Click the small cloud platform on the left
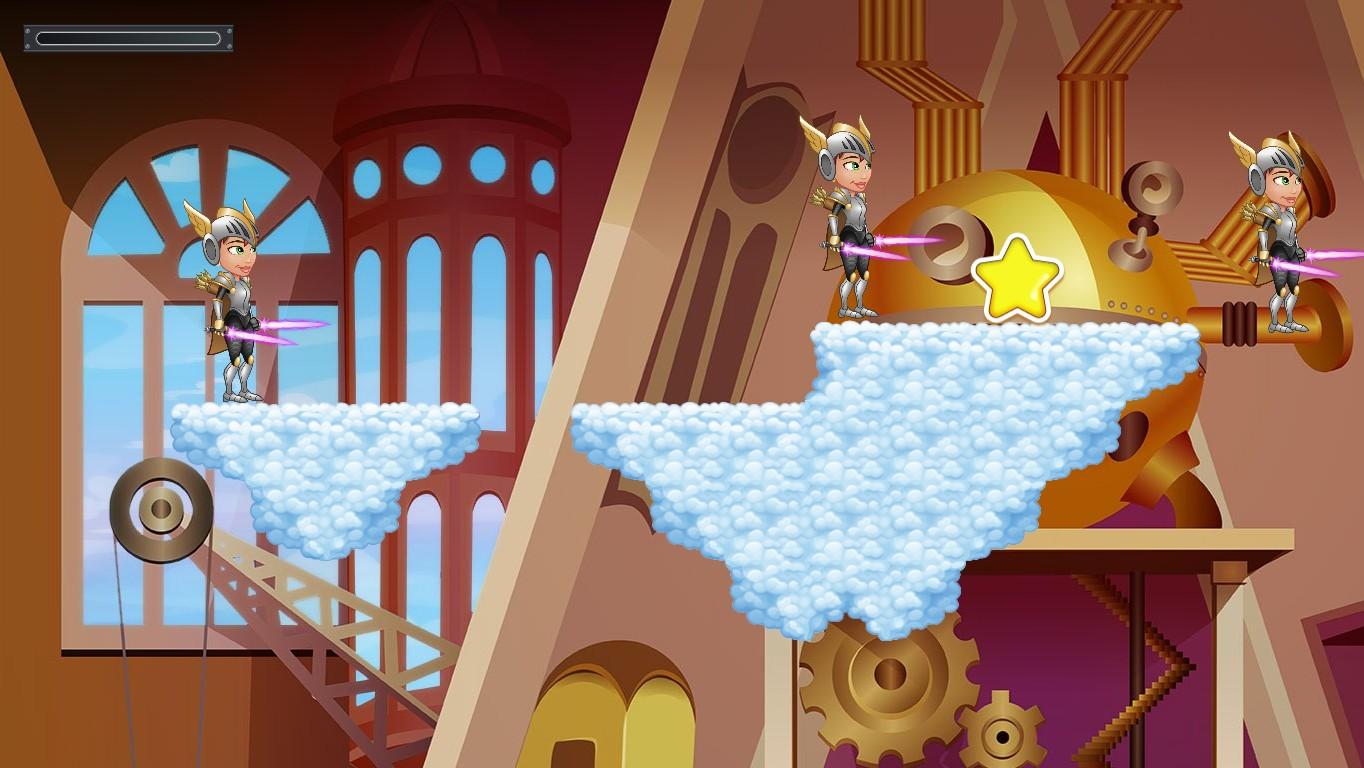The image size is (1364, 768). [320, 460]
